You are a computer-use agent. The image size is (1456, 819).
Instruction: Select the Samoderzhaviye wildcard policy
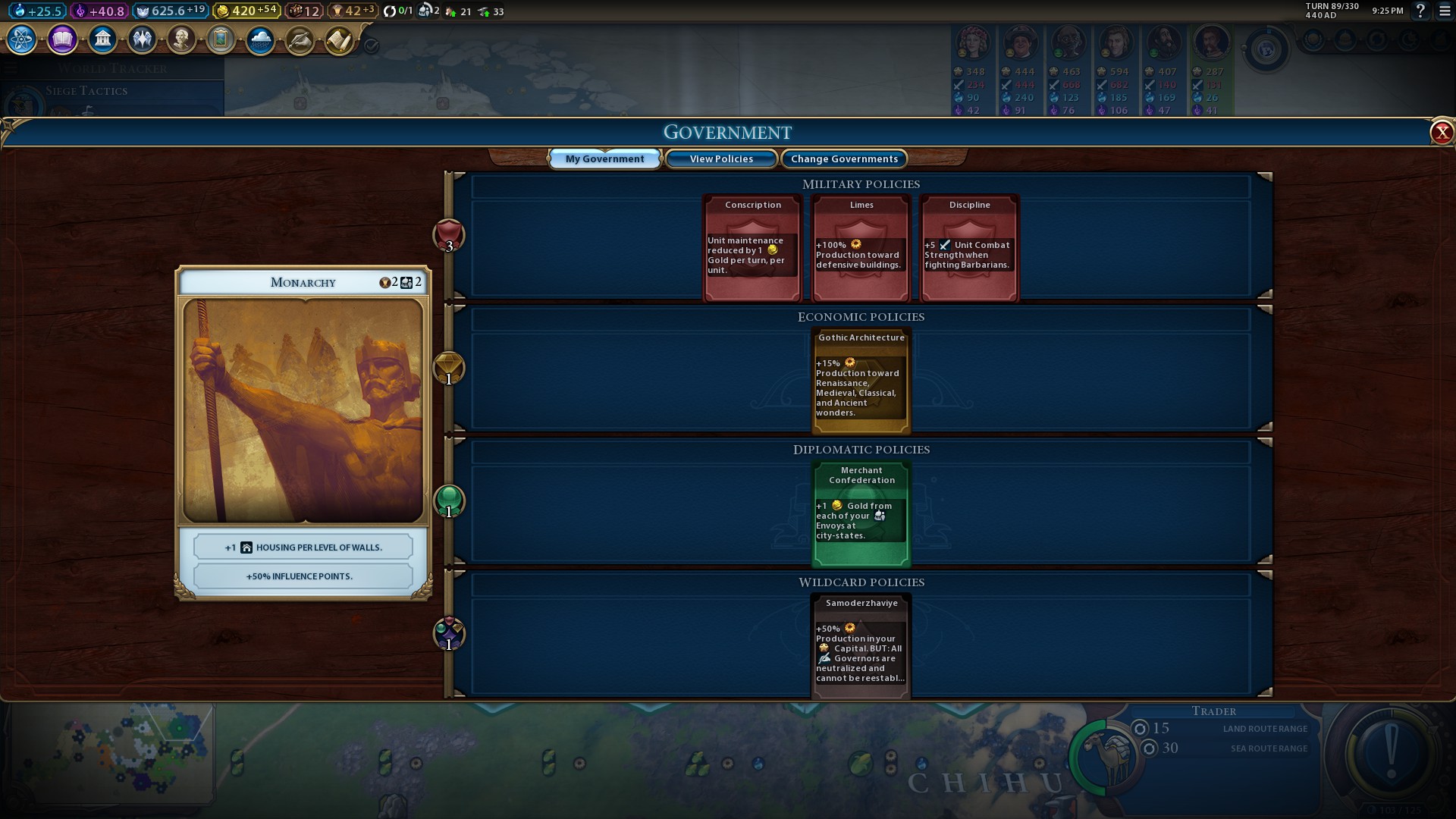861,646
